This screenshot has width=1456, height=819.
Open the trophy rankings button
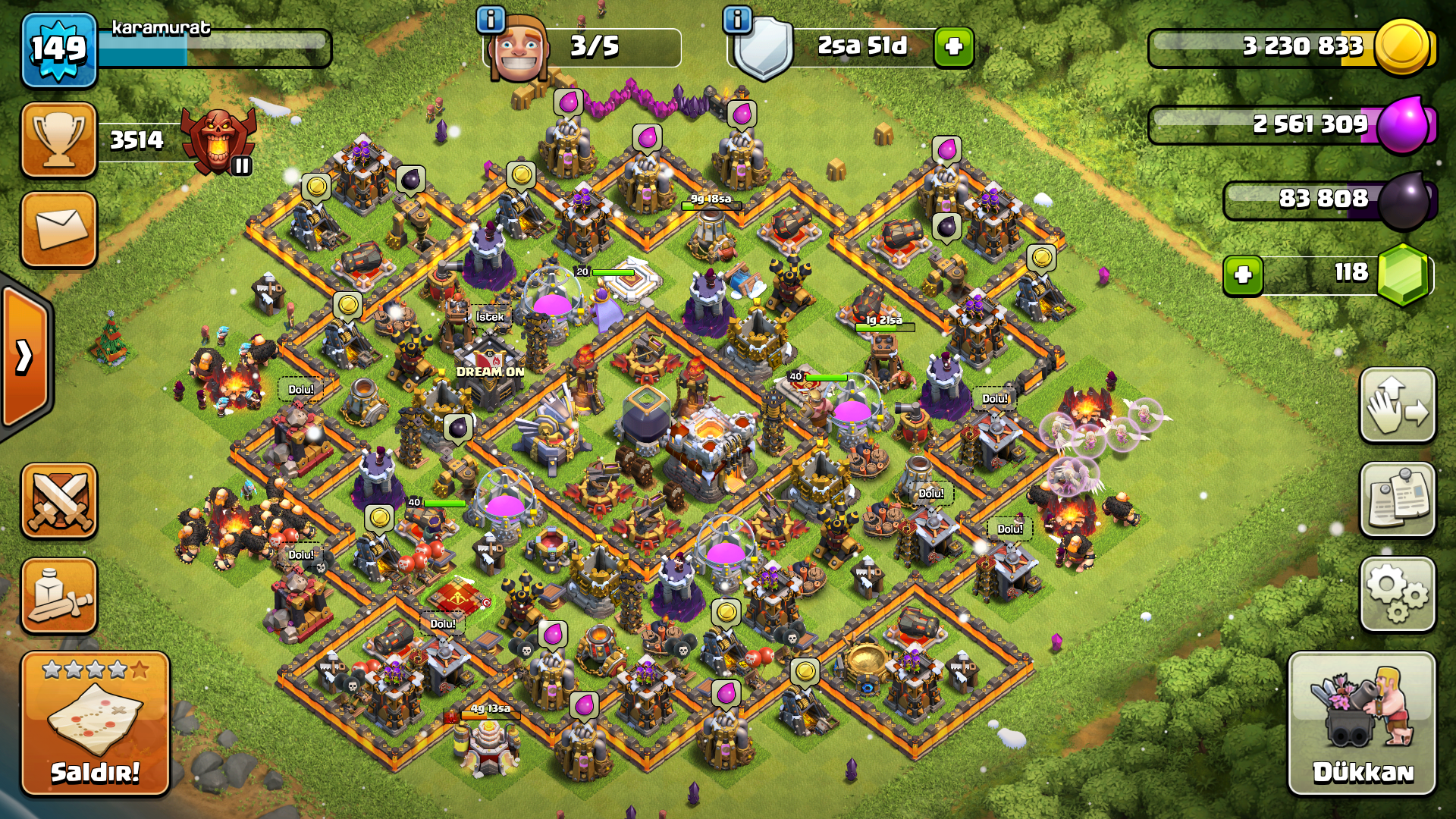click(x=59, y=140)
